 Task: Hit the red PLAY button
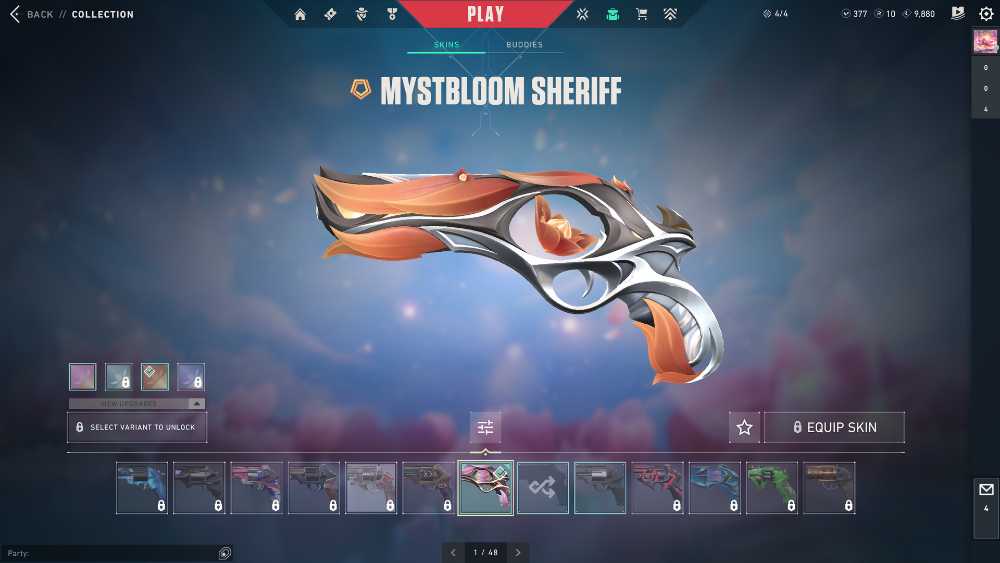[486, 15]
